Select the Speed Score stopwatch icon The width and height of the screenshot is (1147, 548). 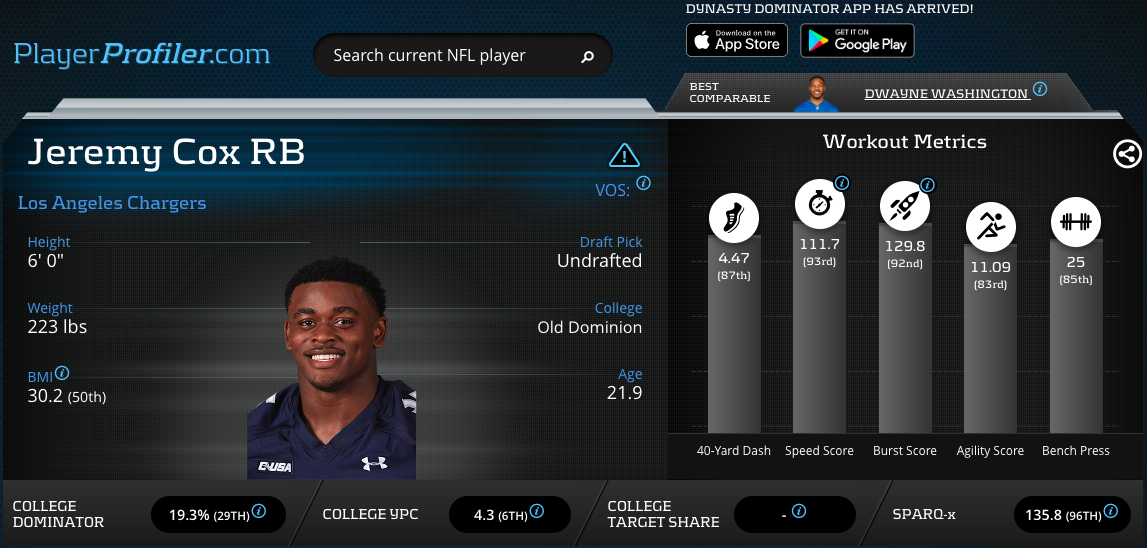(x=819, y=204)
